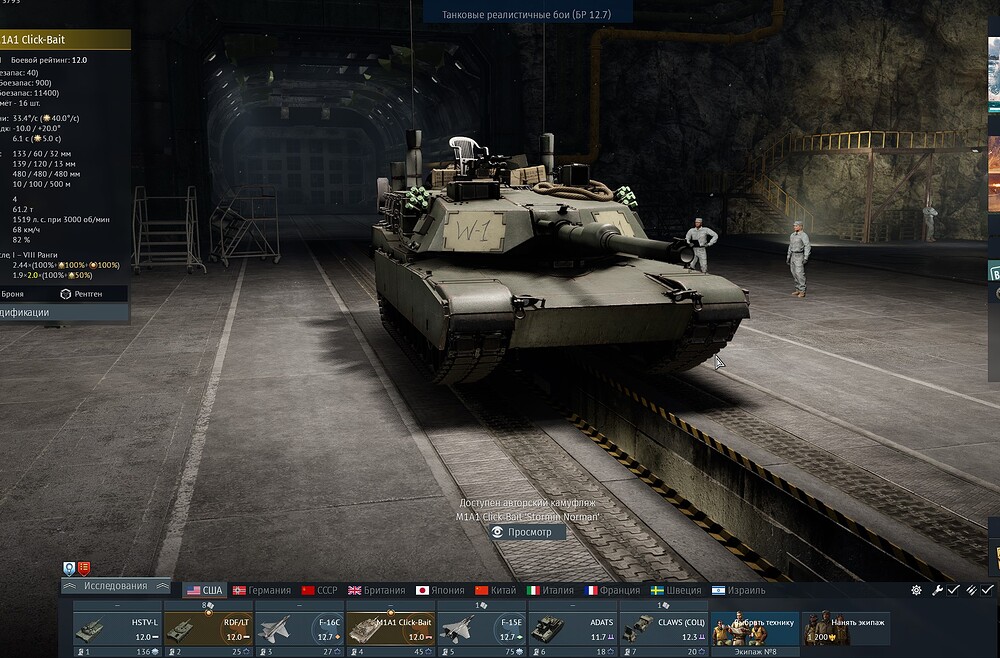The width and height of the screenshot is (1000, 658).
Task: Open the Исследования research menu
Action: tap(115, 587)
